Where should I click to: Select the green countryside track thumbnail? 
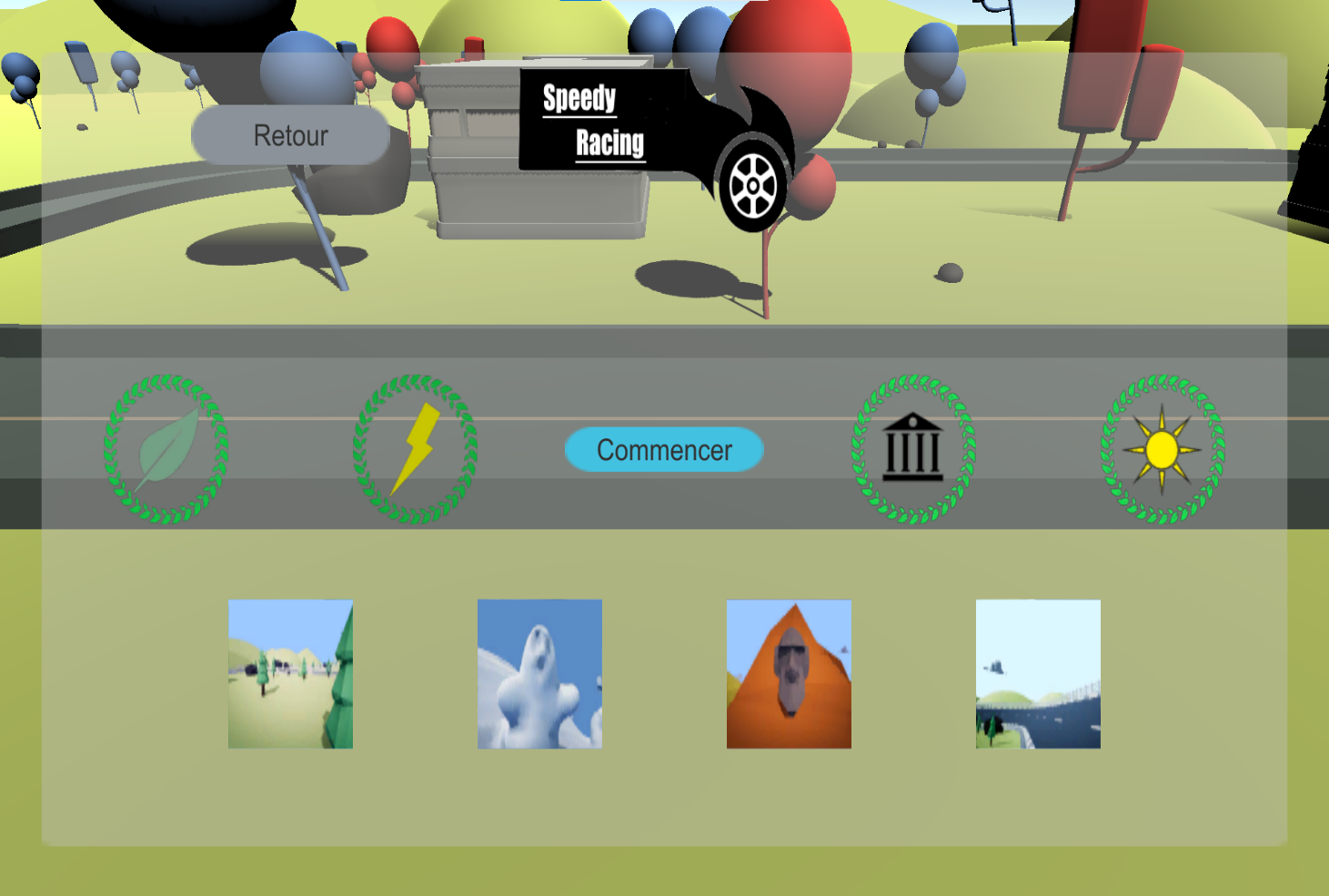(x=289, y=673)
